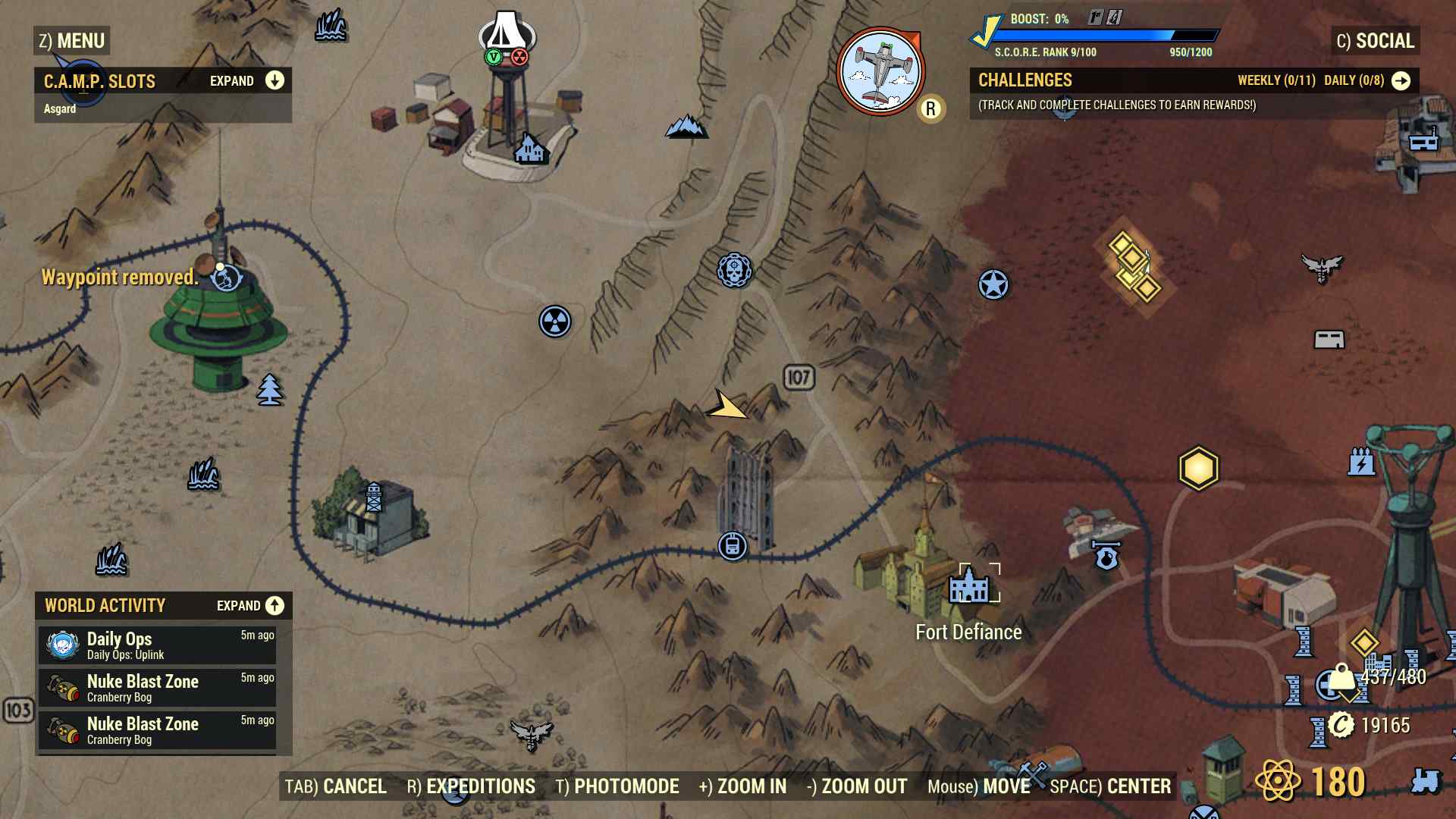Image resolution: width=1456 pixels, height=819 pixels.
Task: Open Expeditions from the bottom bar
Action: [x=471, y=786]
